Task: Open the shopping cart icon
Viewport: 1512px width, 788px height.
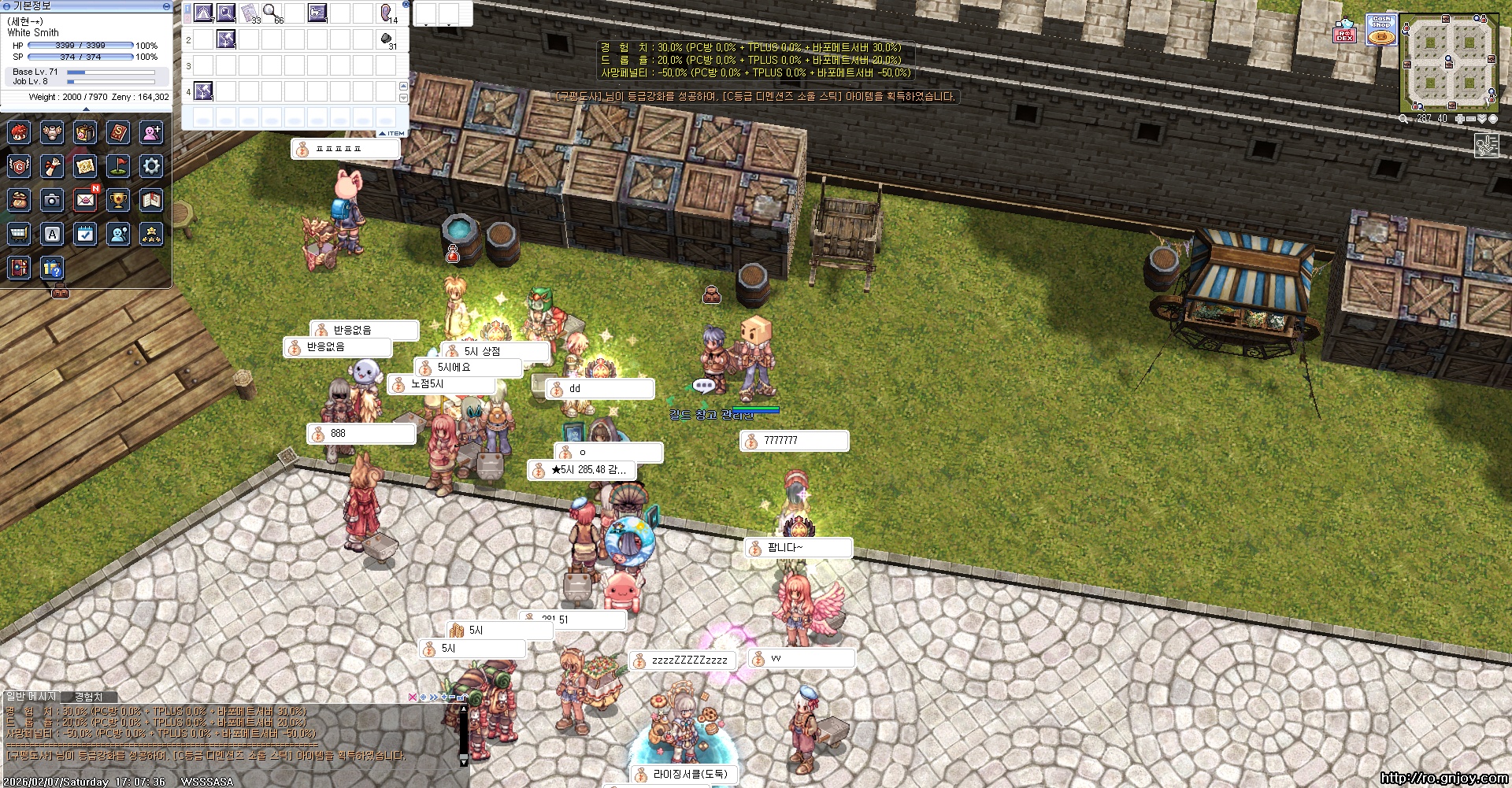Action: [x=19, y=234]
